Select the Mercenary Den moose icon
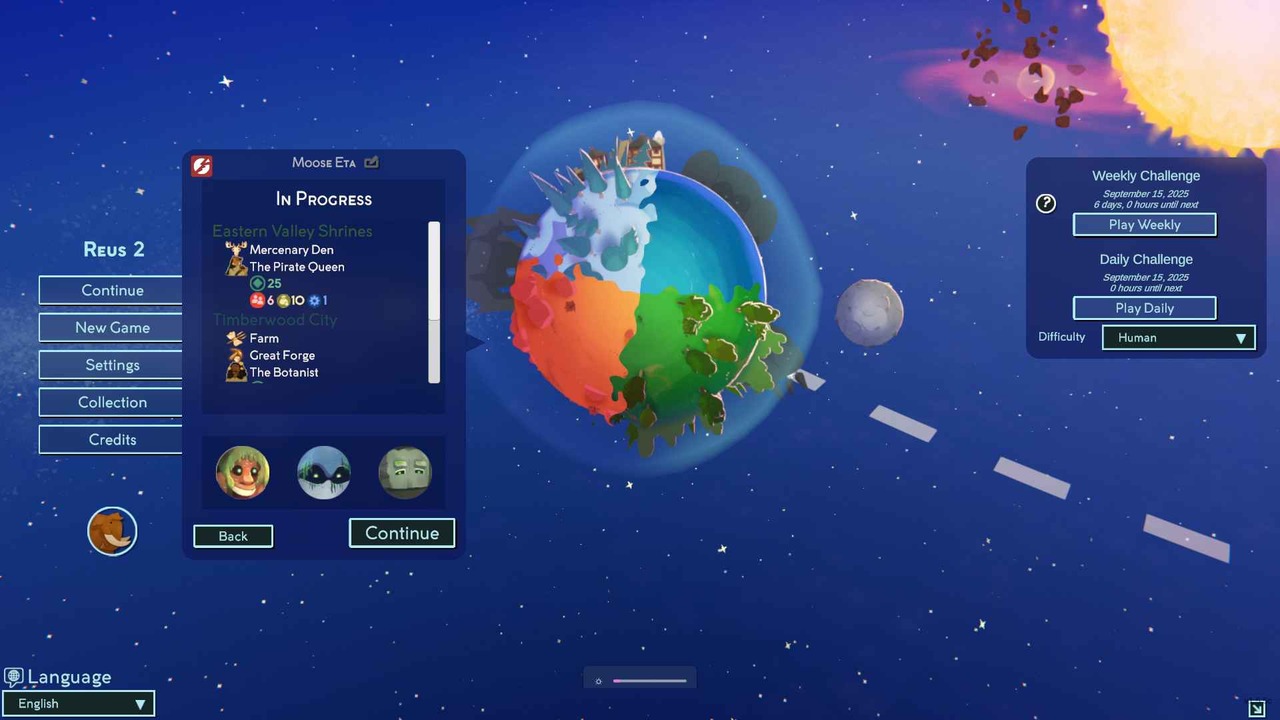Screen dimensions: 1280x720 236,249
